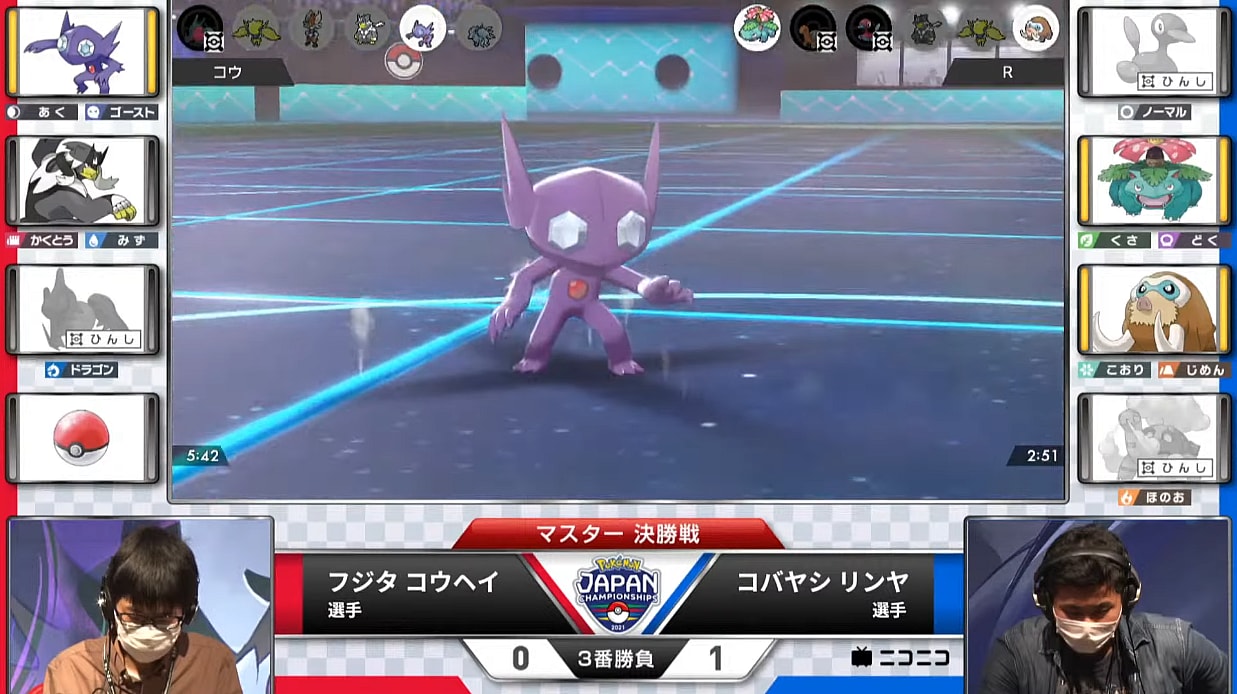Choose the fainted Fire-type team card
Viewport: 1237px width, 694px height.
click(1153, 438)
